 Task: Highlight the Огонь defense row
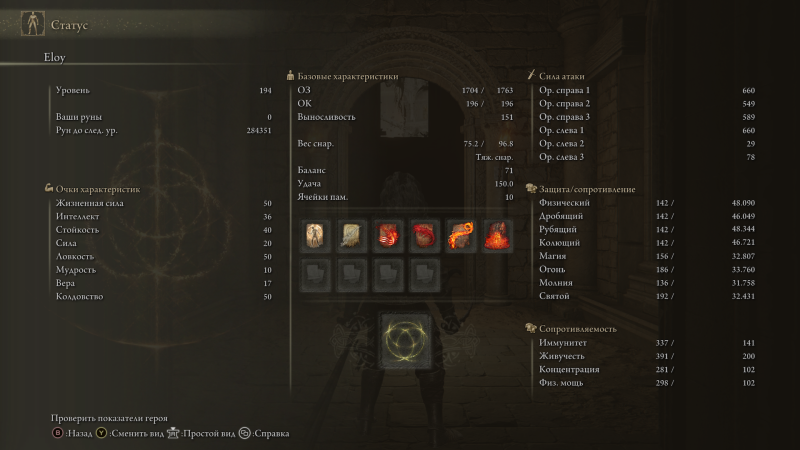click(x=646, y=270)
